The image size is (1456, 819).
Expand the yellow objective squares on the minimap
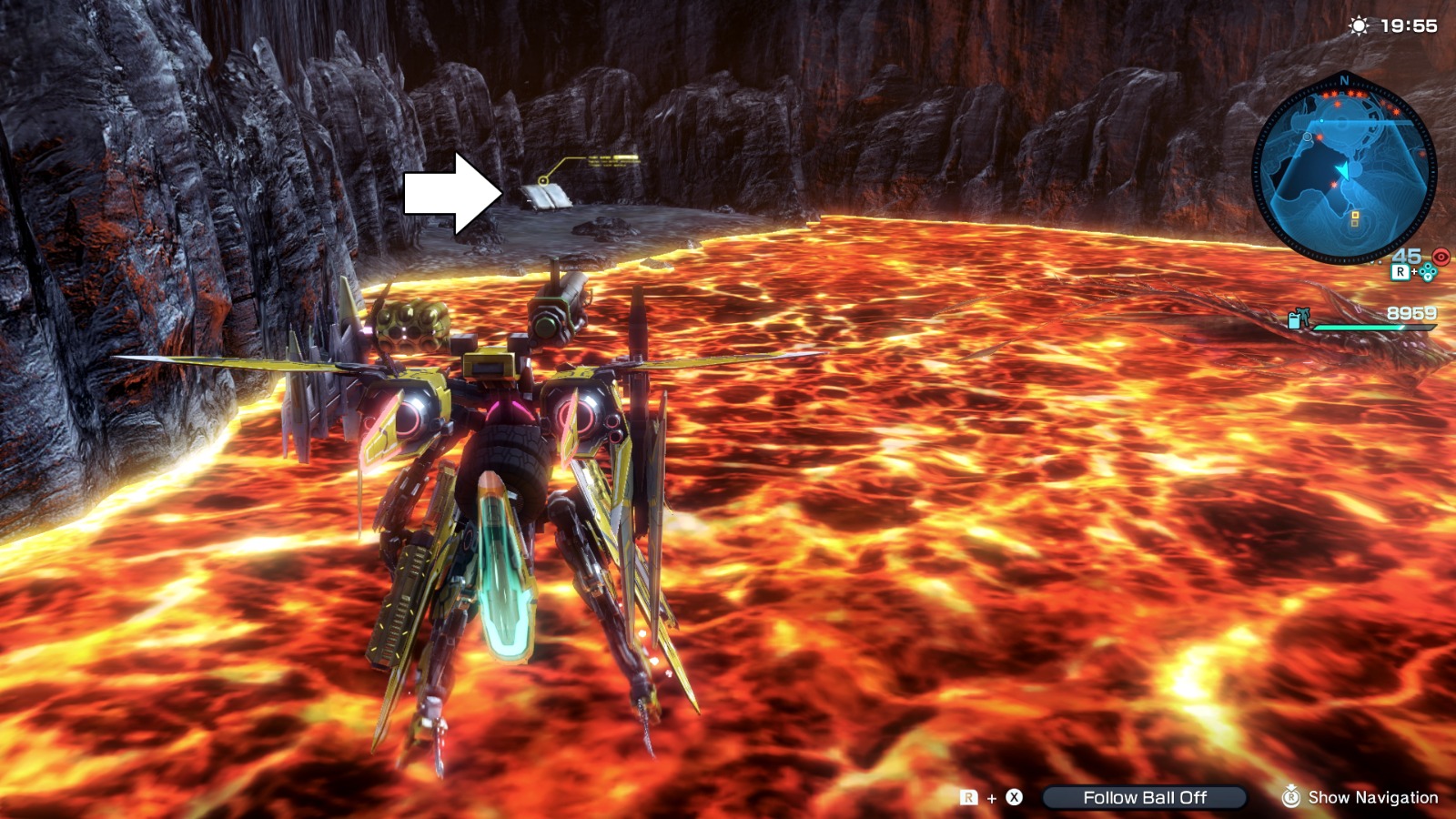(x=1354, y=218)
